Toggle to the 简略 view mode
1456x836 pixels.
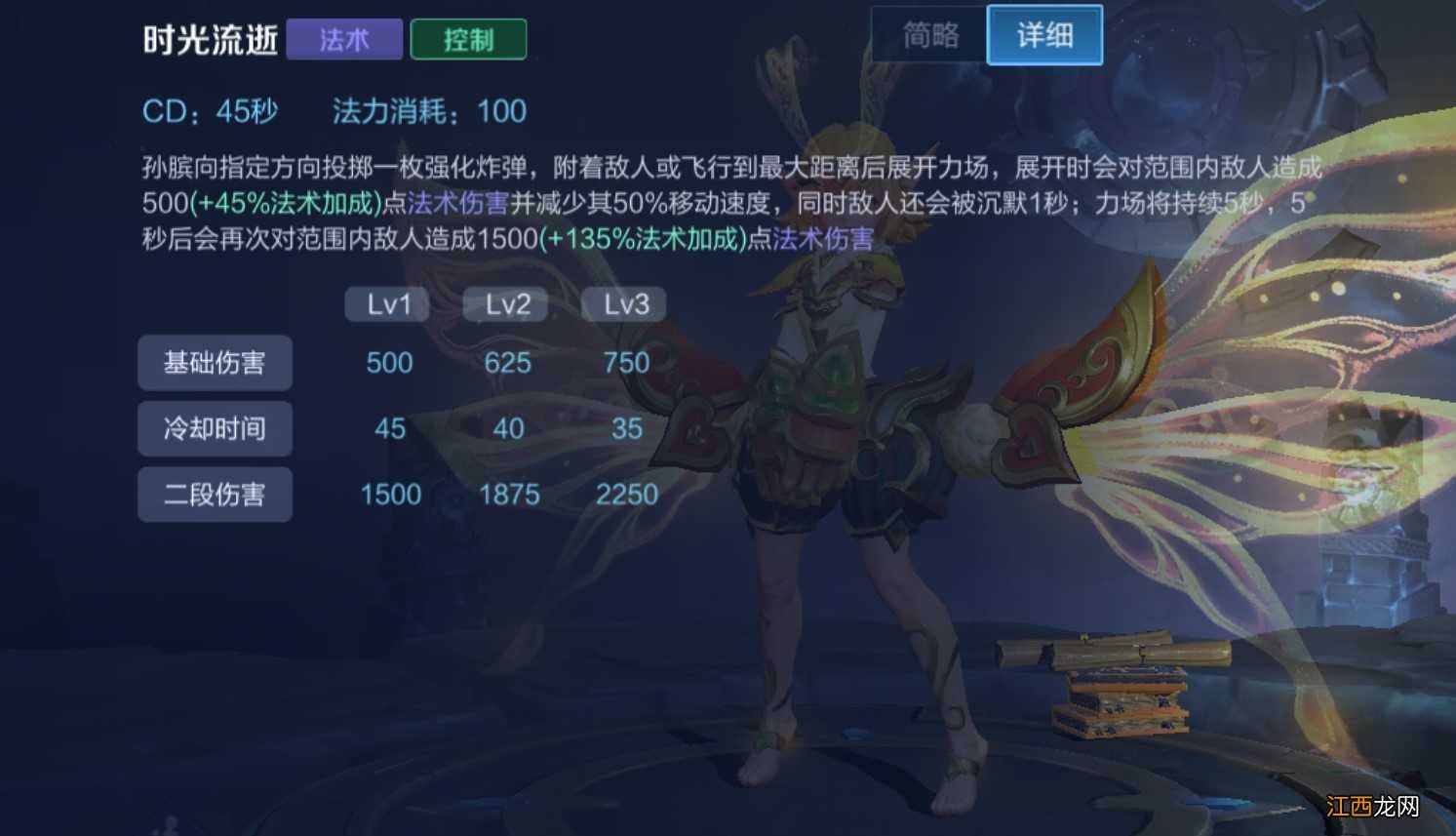tap(927, 34)
